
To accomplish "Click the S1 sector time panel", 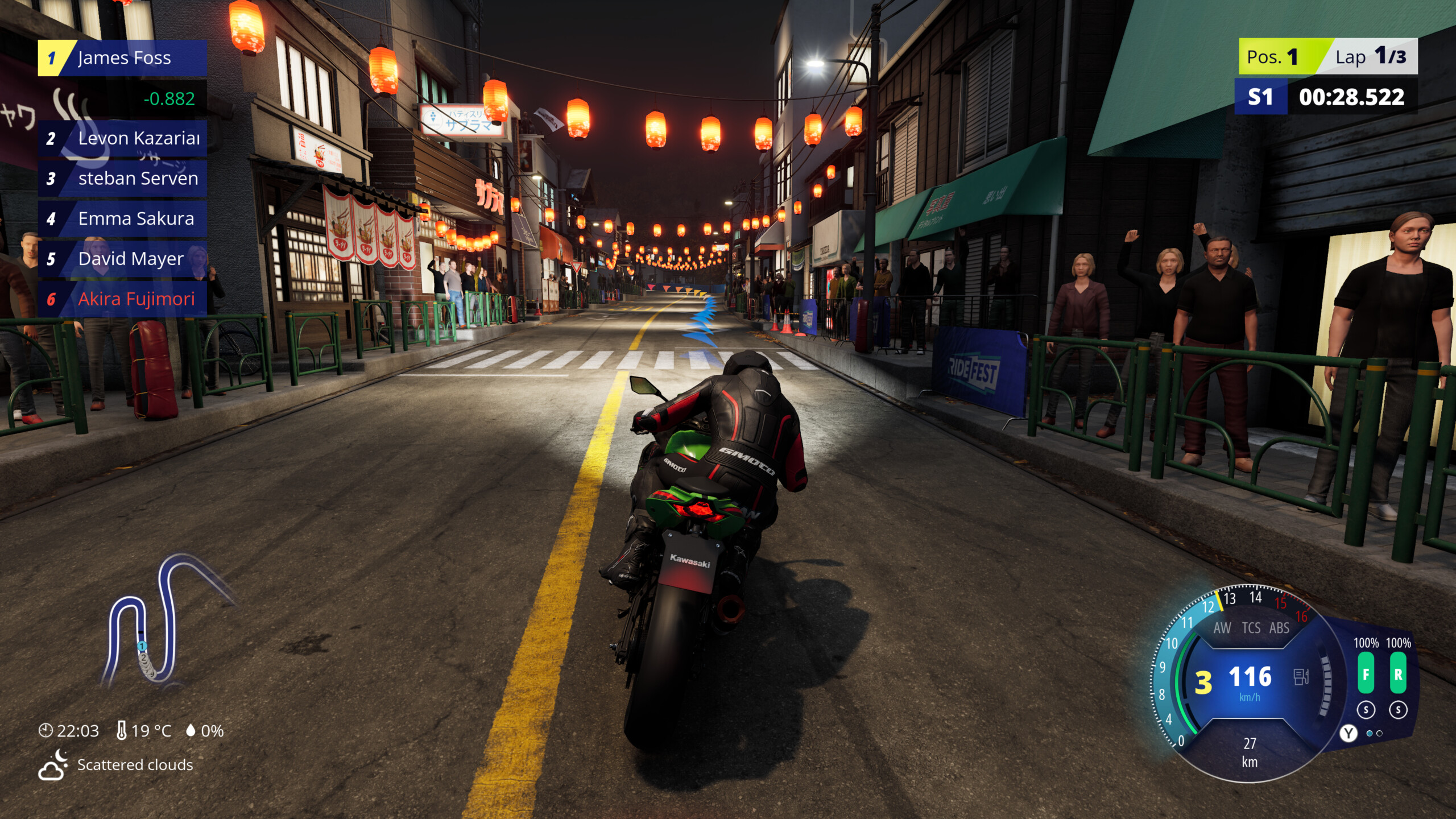I will pyautogui.click(x=1261, y=96).
